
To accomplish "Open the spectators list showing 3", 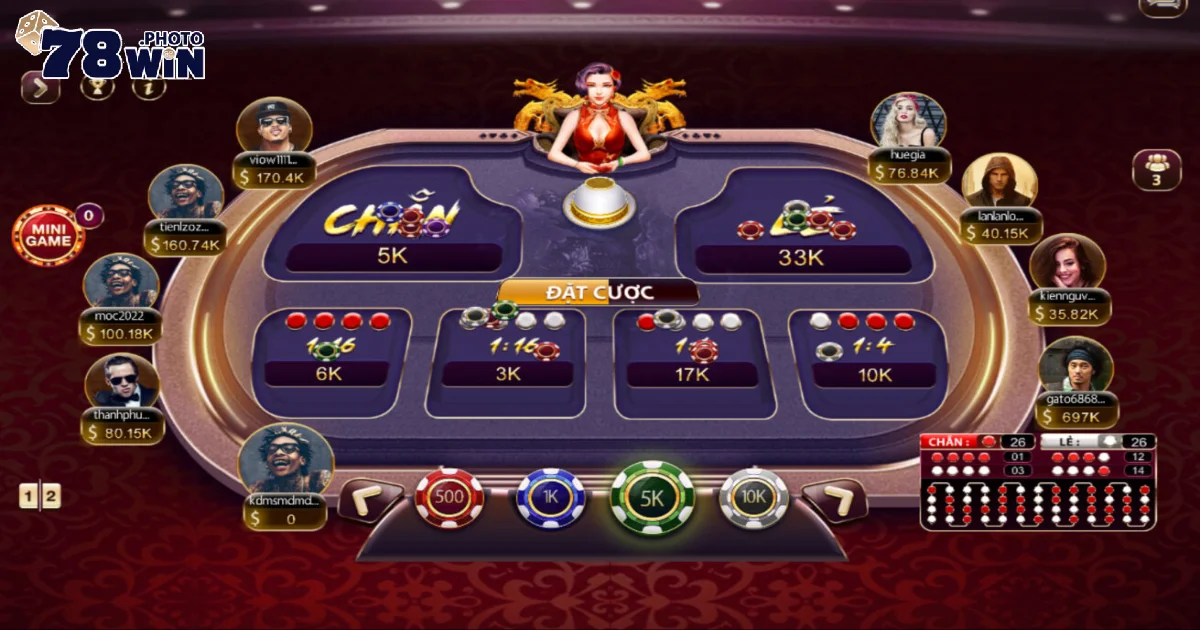I will [x=1156, y=169].
